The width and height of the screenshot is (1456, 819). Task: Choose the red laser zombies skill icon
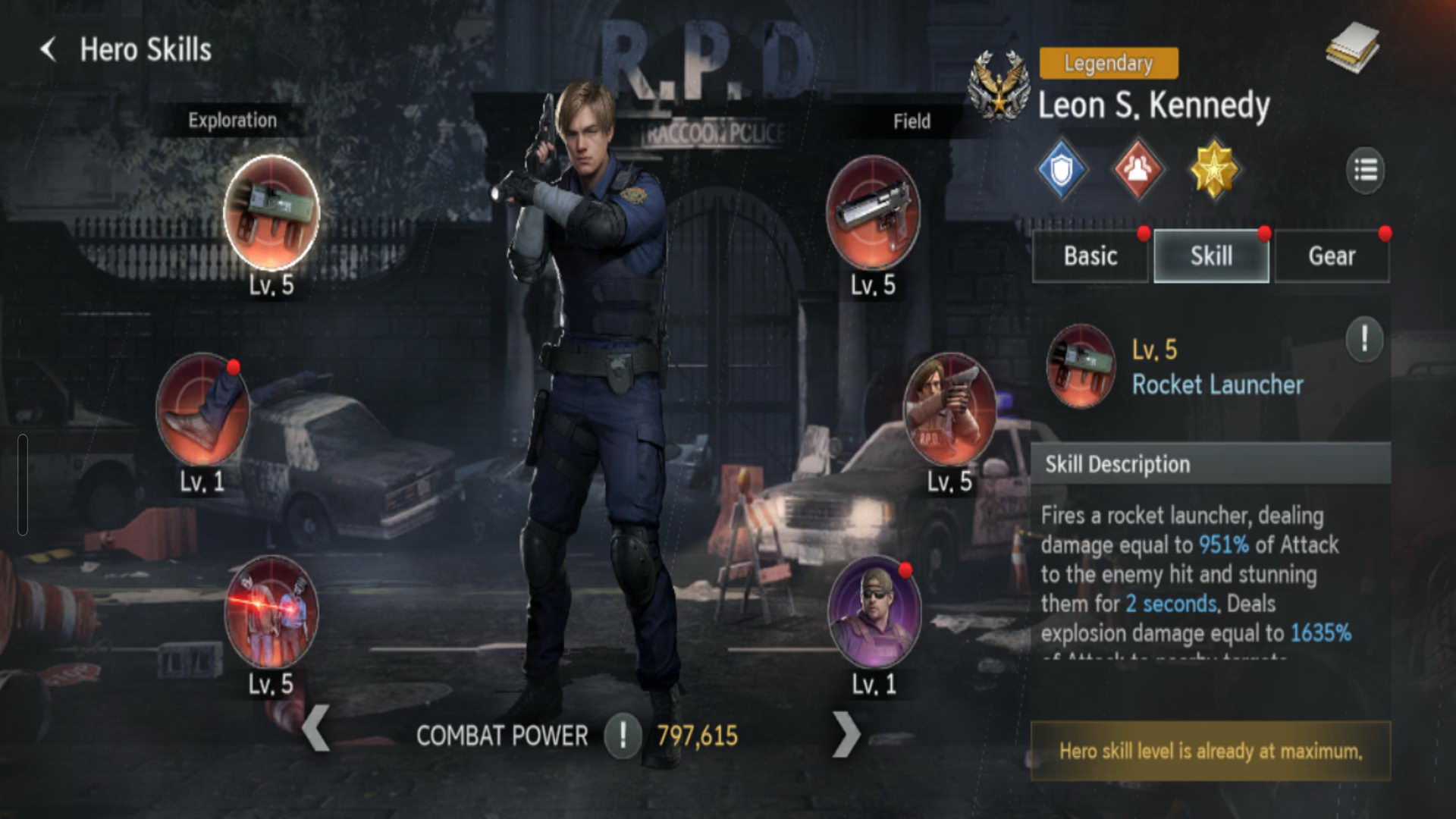[271, 613]
